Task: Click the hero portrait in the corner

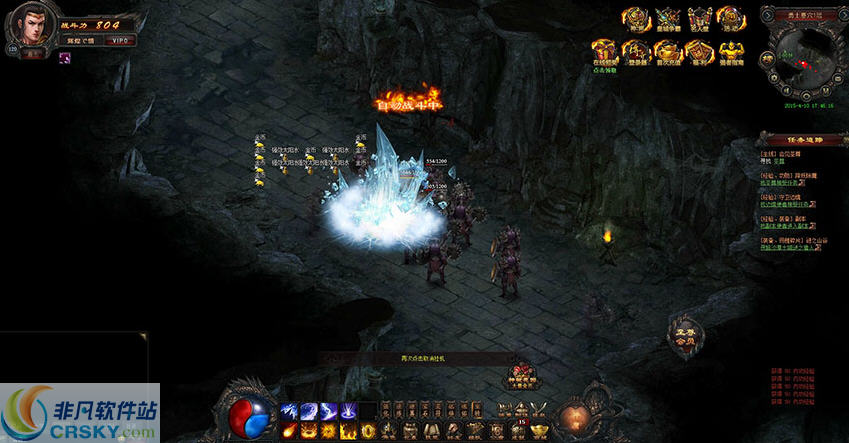Action: coord(27,27)
